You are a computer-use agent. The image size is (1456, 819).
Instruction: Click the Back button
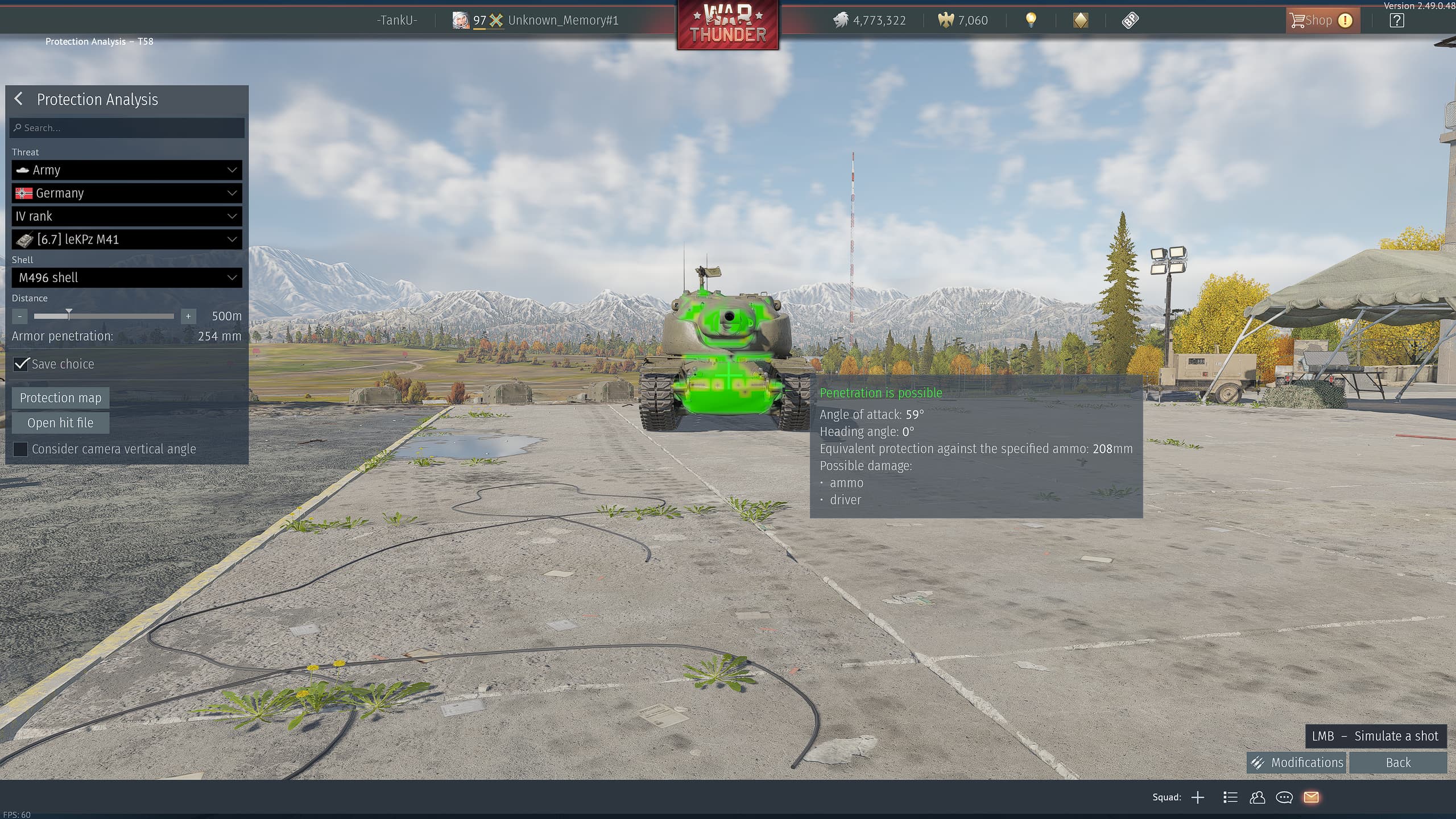click(1397, 763)
